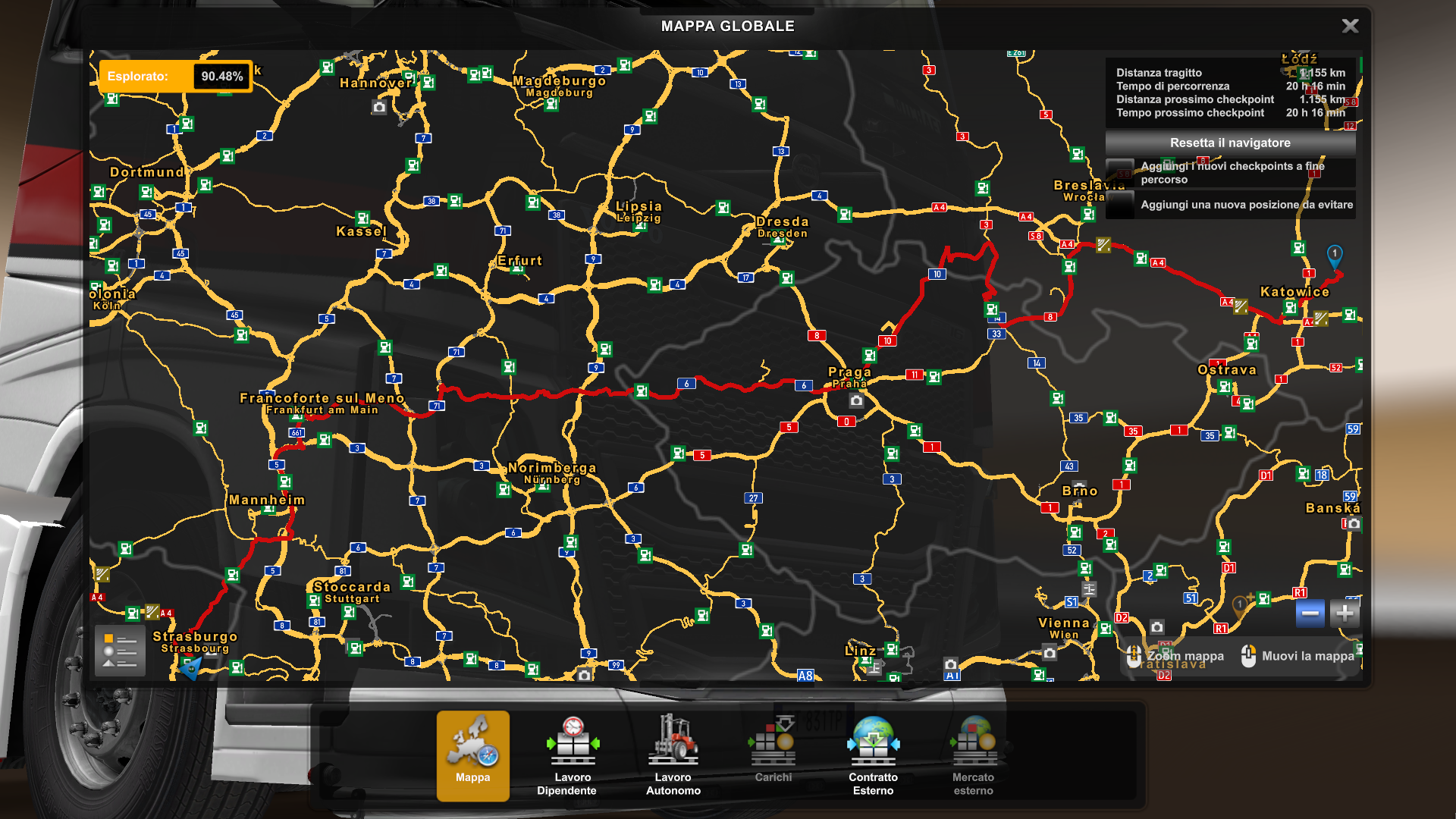The image size is (1456, 819).
Task: Click the Muovi la mappa mouse icon
Action: [x=1250, y=655]
